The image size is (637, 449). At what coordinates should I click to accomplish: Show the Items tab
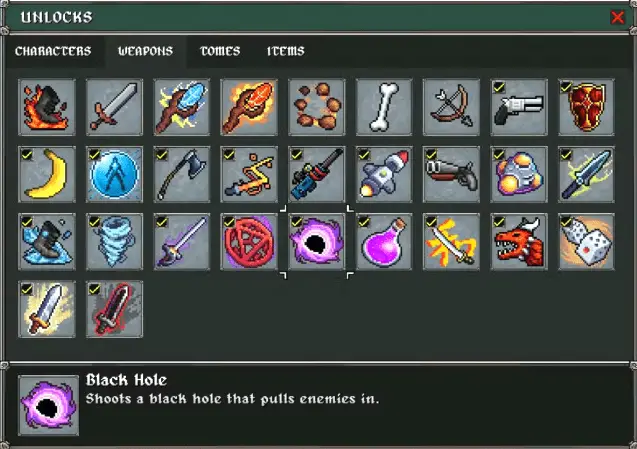[286, 51]
